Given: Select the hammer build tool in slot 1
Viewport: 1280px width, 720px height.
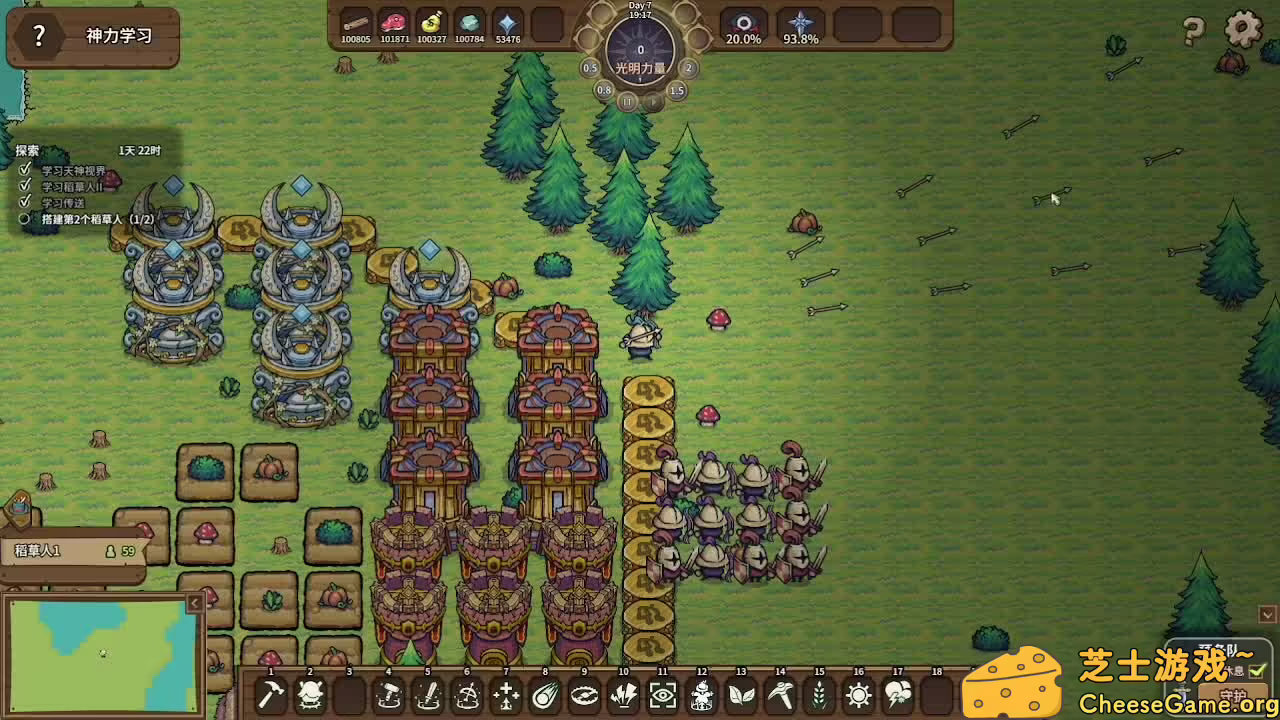Looking at the screenshot, I should 270,694.
